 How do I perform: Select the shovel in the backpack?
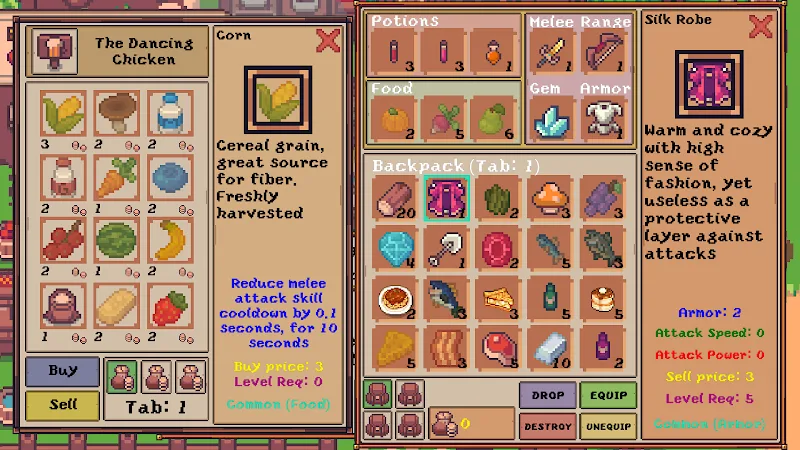coord(447,246)
